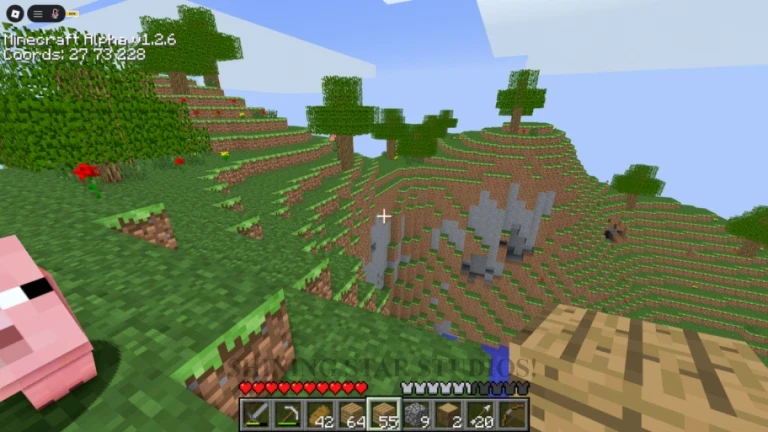Image resolution: width=768 pixels, height=432 pixels.
Task: Select the cobblestone stack of 9
Action: pyautogui.click(x=416, y=414)
